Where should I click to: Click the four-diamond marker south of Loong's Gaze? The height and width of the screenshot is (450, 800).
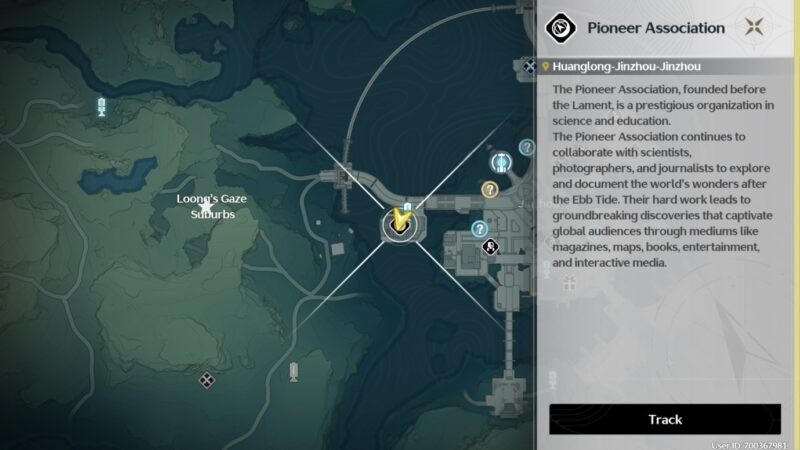(206, 379)
